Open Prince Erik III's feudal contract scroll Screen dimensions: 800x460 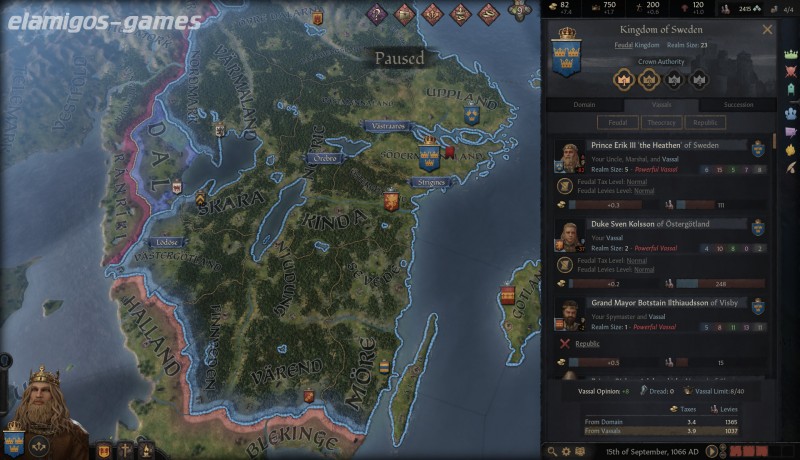(x=566, y=185)
